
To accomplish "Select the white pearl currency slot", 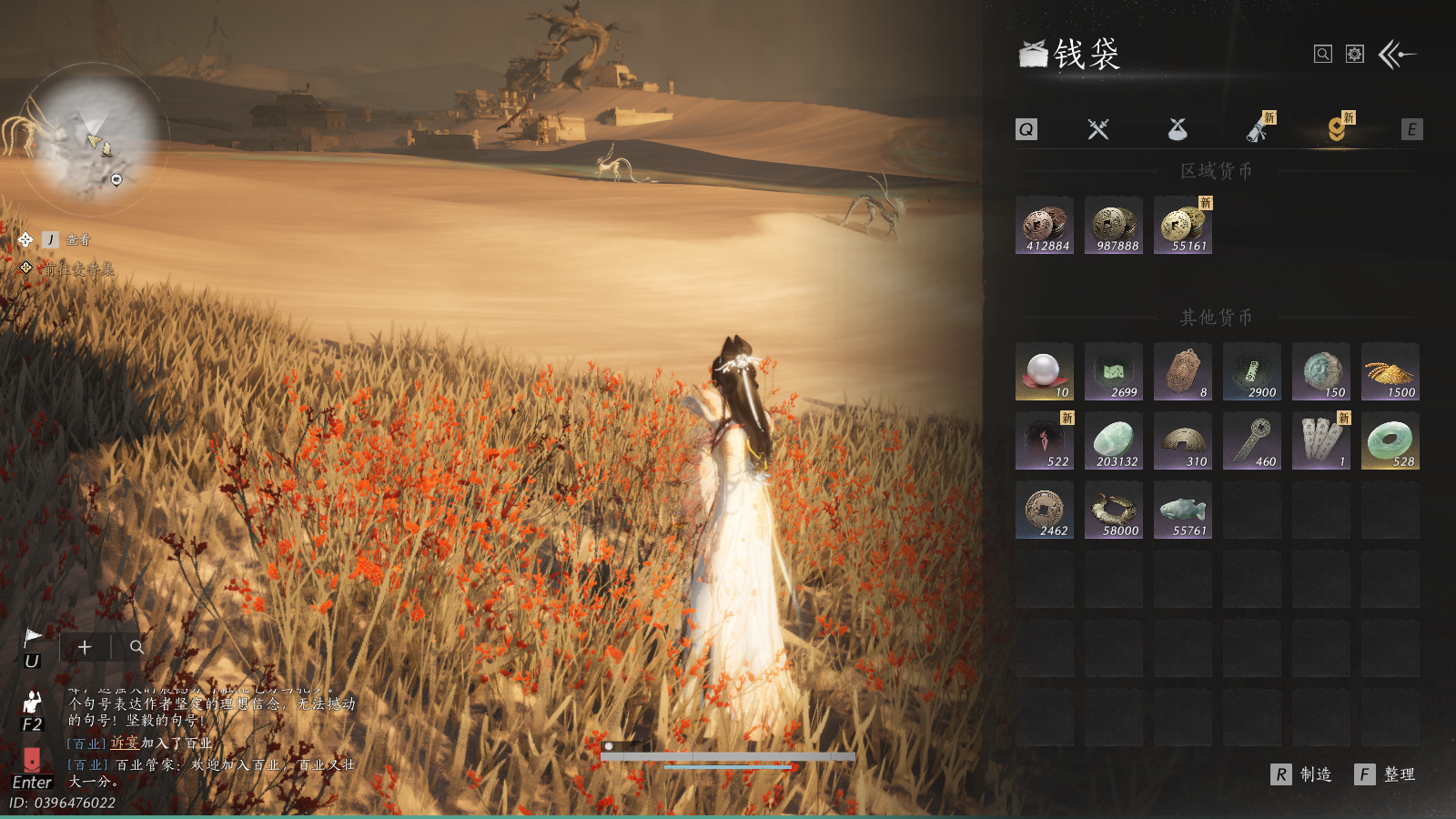I will pyautogui.click(x=1045, y=371).
